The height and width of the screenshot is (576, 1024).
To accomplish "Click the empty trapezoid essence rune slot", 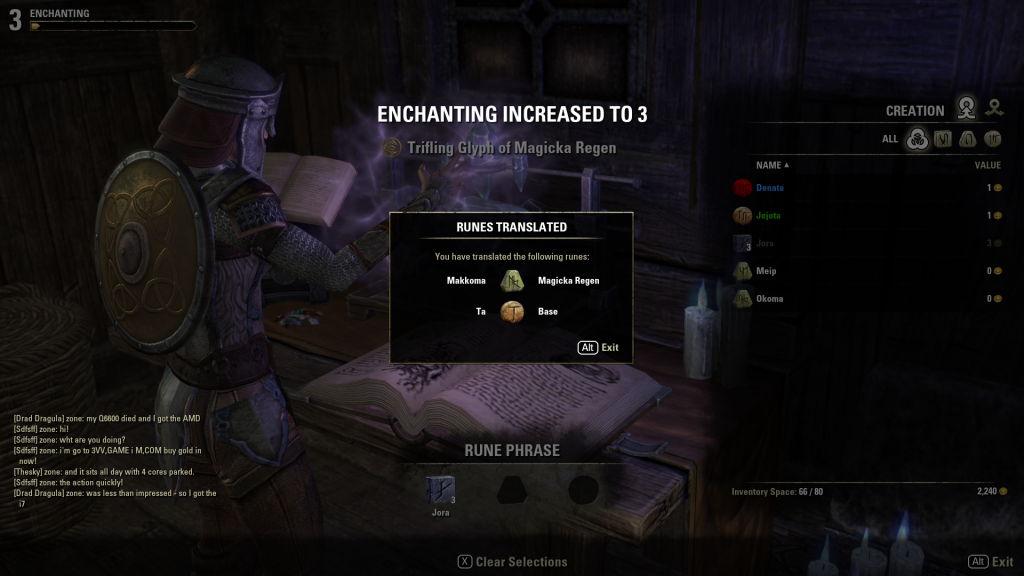I will [512, 490].
